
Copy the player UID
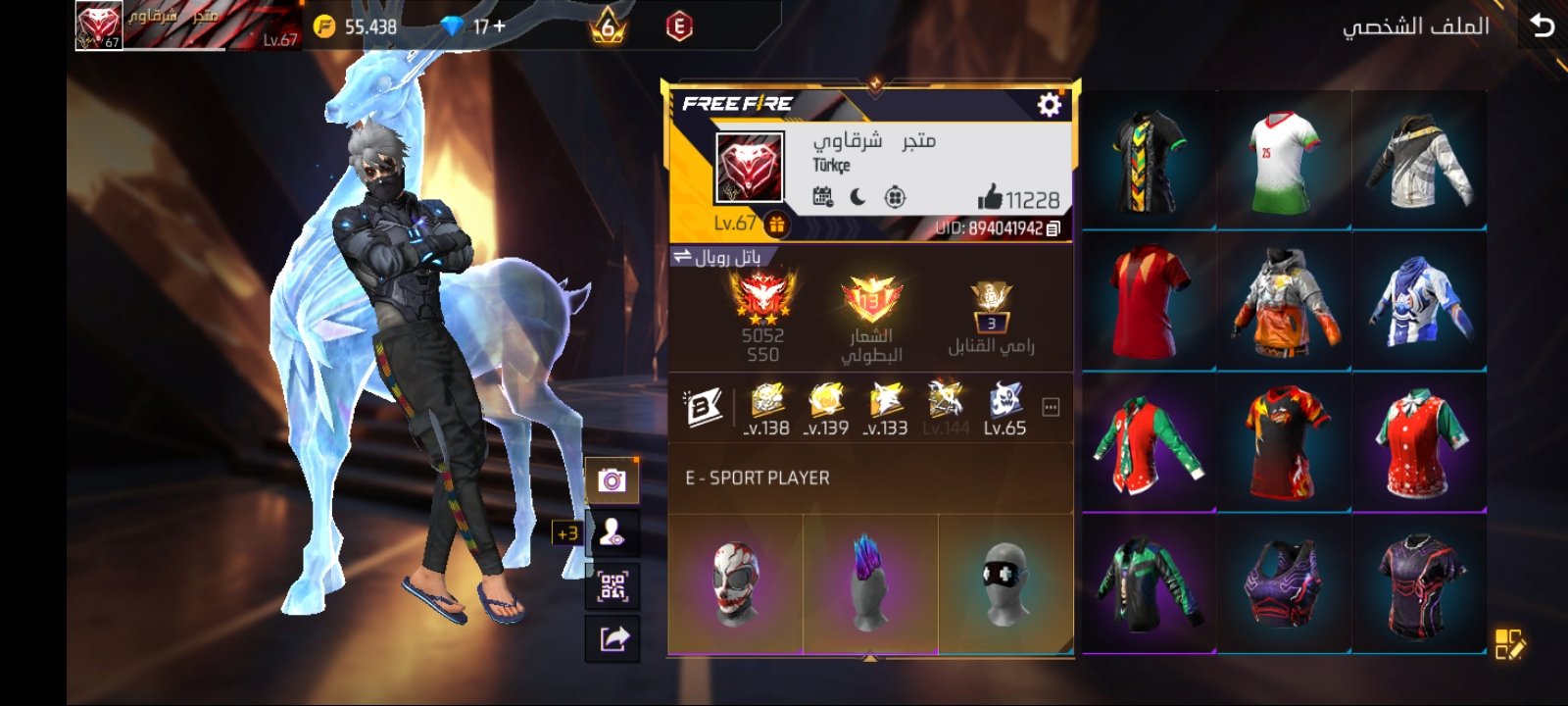[1053, 228]
